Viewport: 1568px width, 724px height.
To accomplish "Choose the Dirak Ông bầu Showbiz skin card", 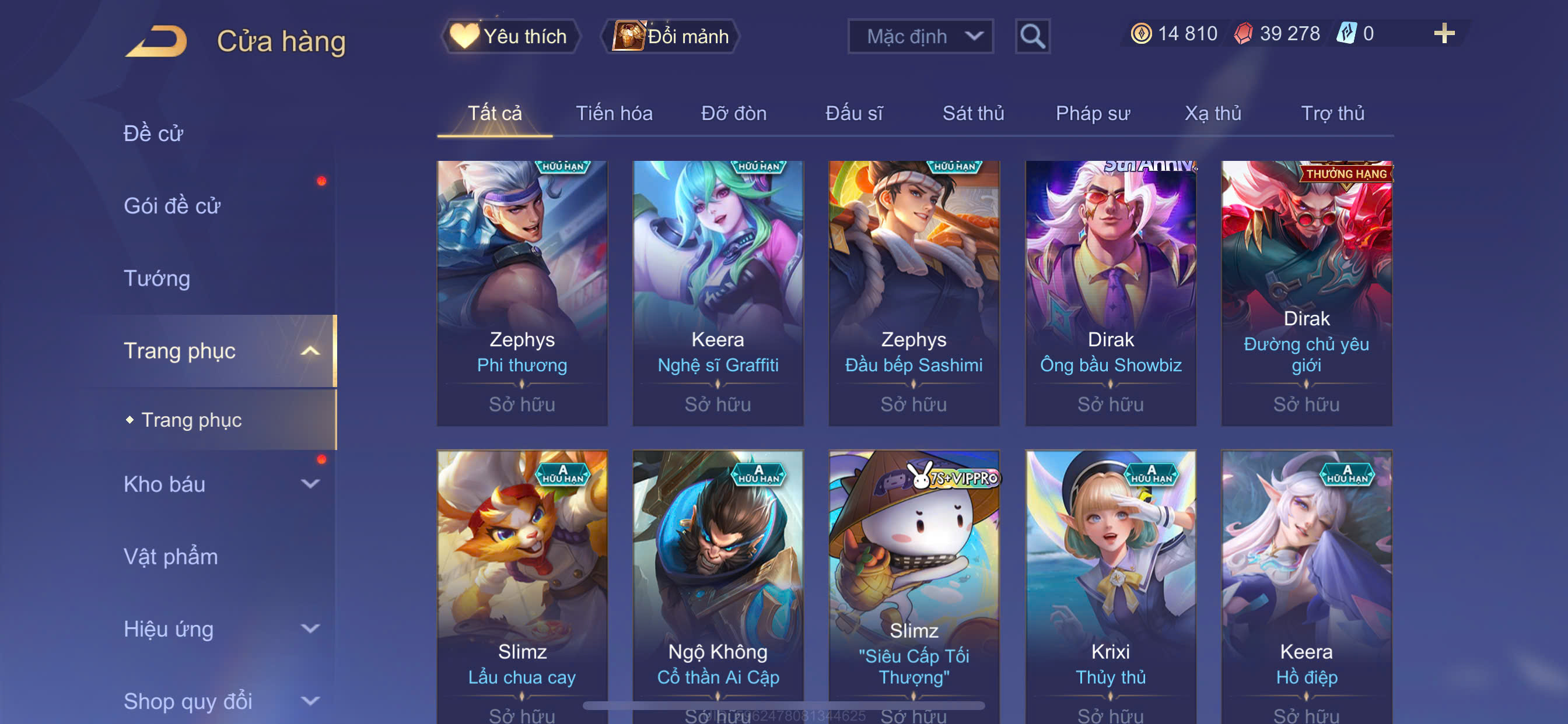I will click(x=1109, y=292).
